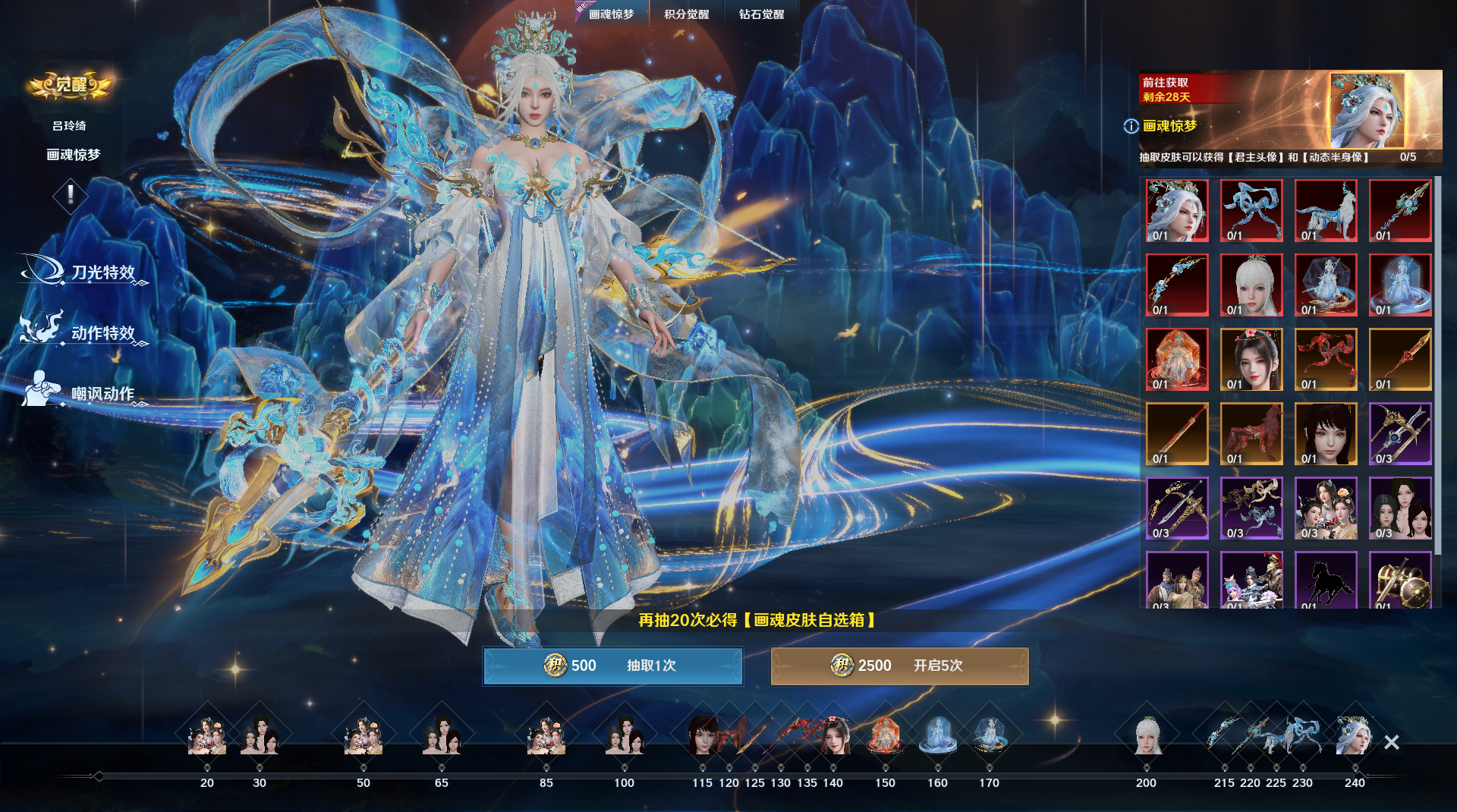Click the exclamation mark diamond icon
Screen dimensions: 1457x812
[x=71, y=194]
